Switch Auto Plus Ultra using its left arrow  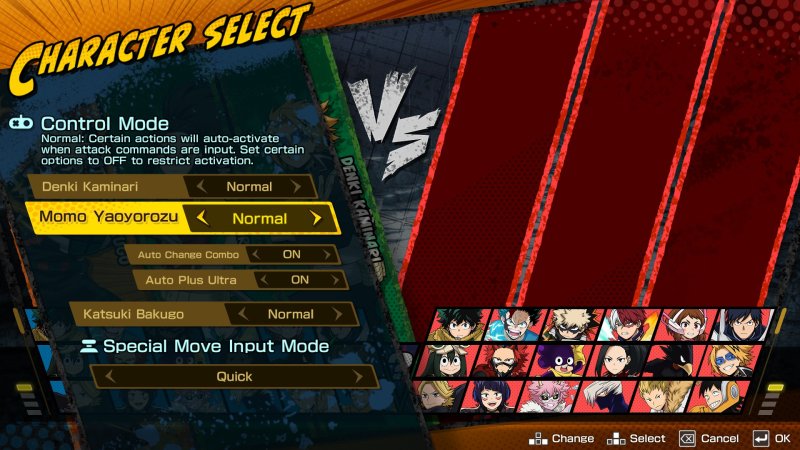tap(263, 280)
